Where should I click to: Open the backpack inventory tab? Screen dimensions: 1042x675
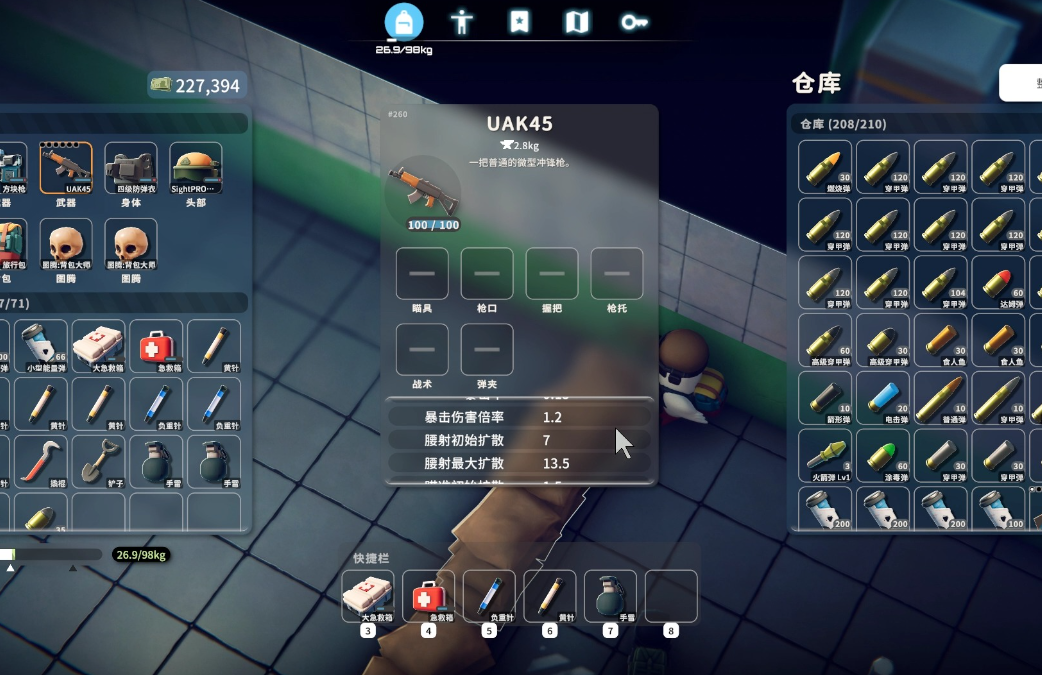(x=404, y=22)
